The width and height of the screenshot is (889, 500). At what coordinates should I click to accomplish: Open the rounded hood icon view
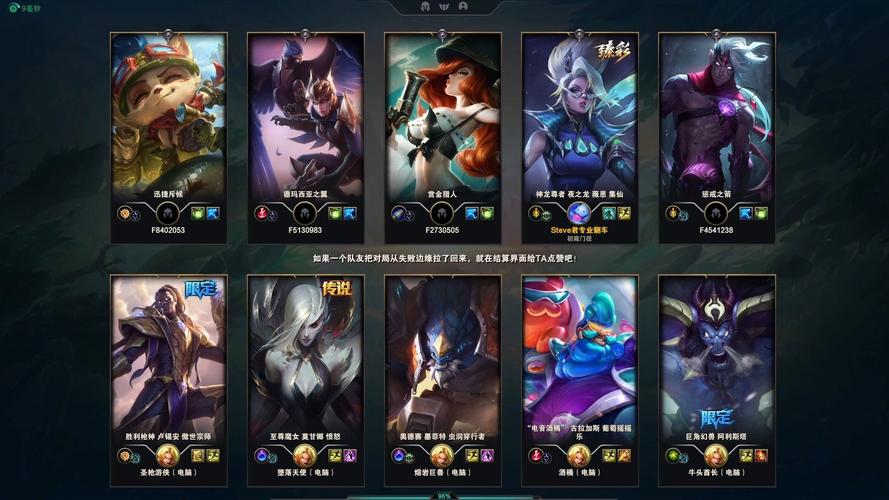[x=462, y=6]
